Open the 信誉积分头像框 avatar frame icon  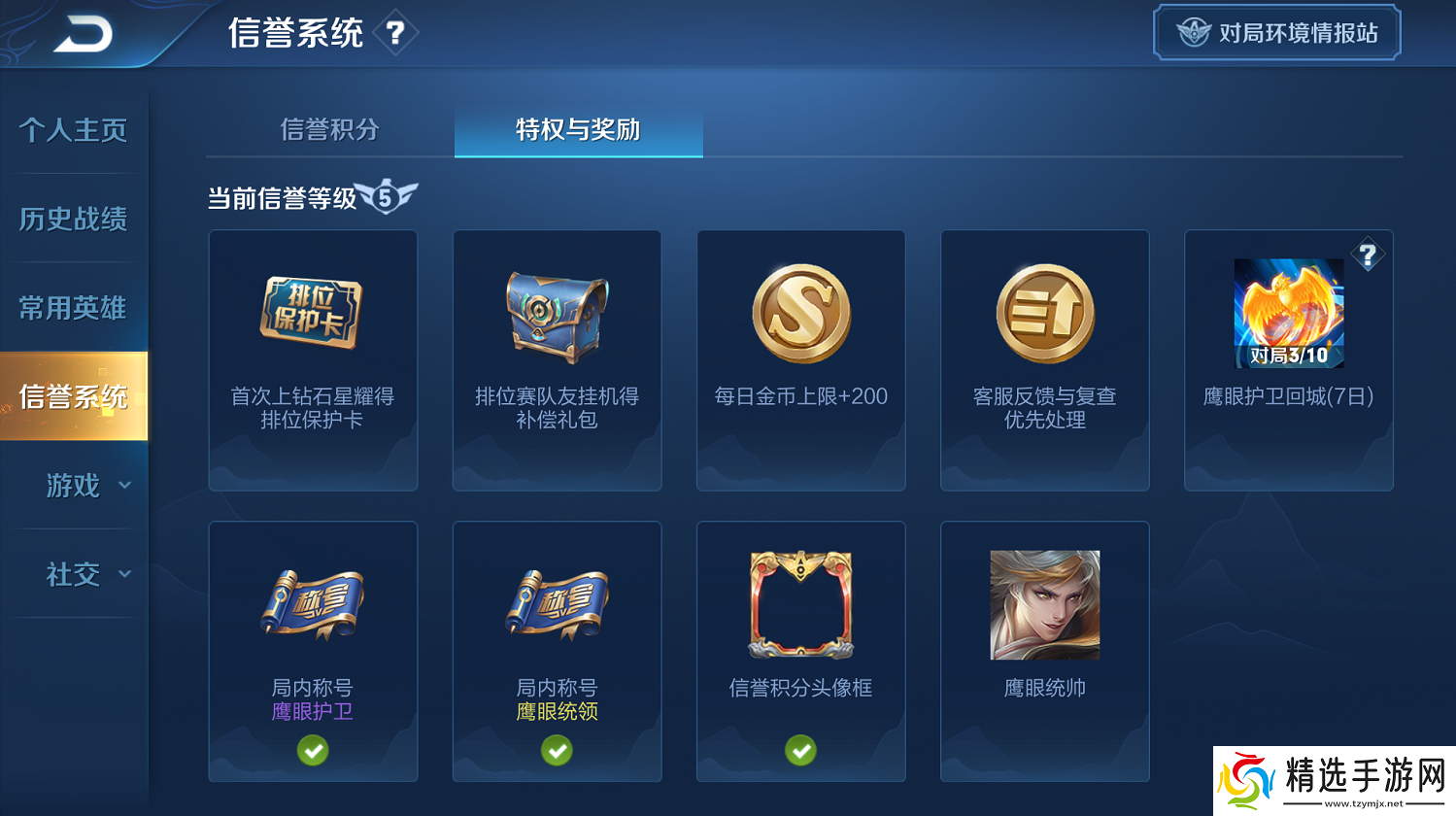tap(800, 604)
